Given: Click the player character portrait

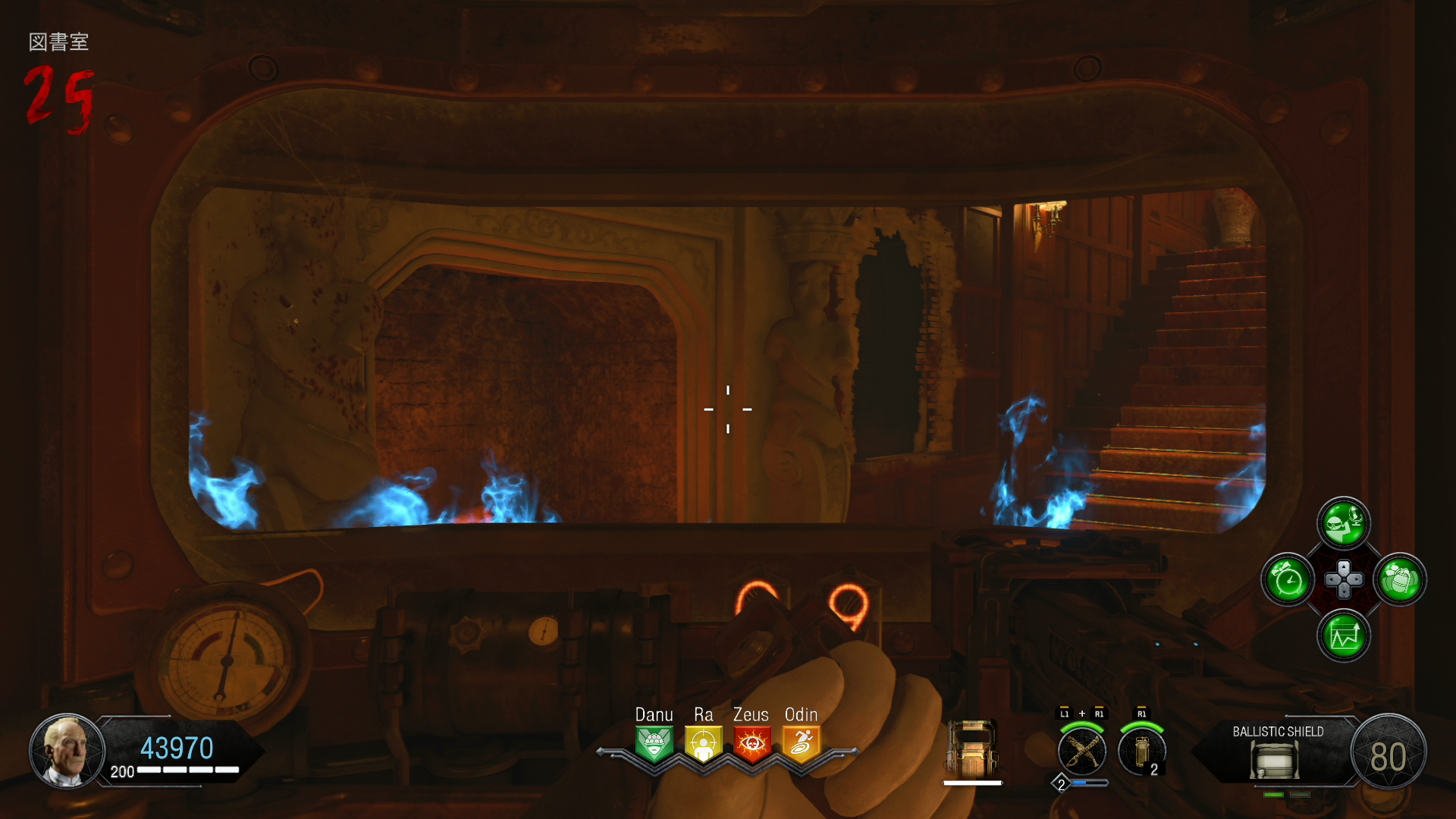Looking at the screenshot, I should pos(67,751).
